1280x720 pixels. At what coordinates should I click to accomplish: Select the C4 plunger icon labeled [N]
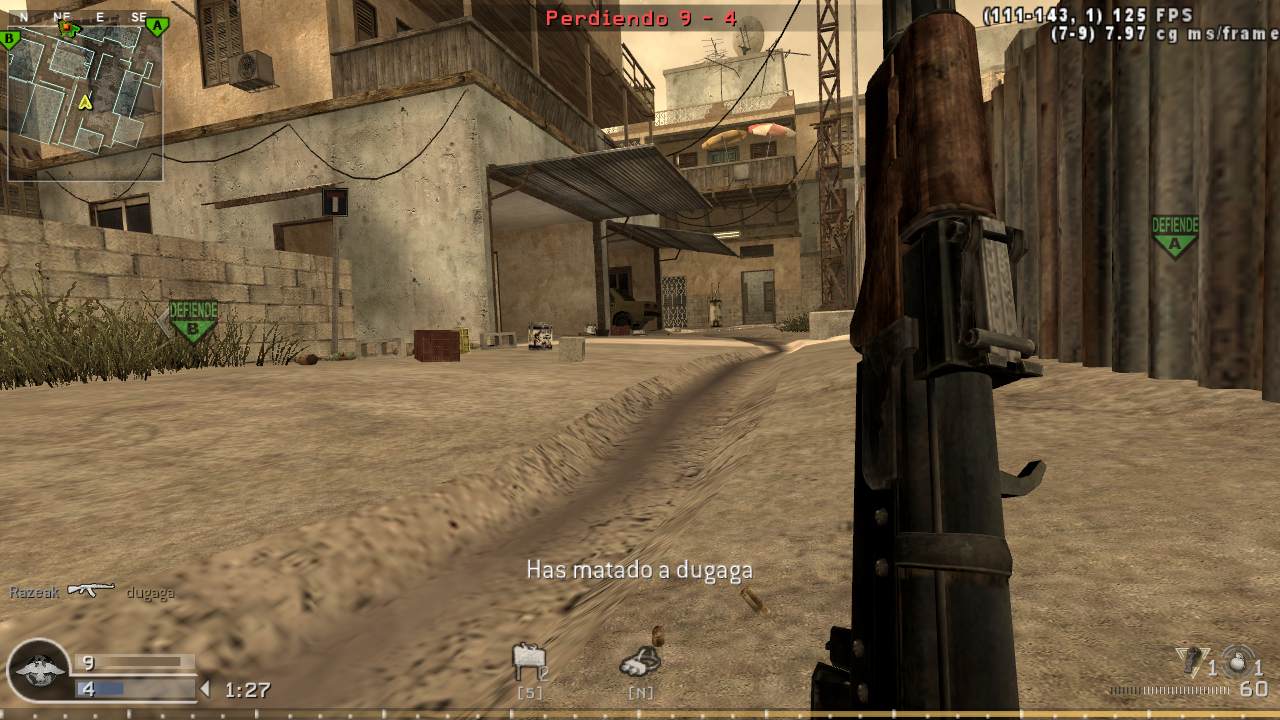click(638, 660)
